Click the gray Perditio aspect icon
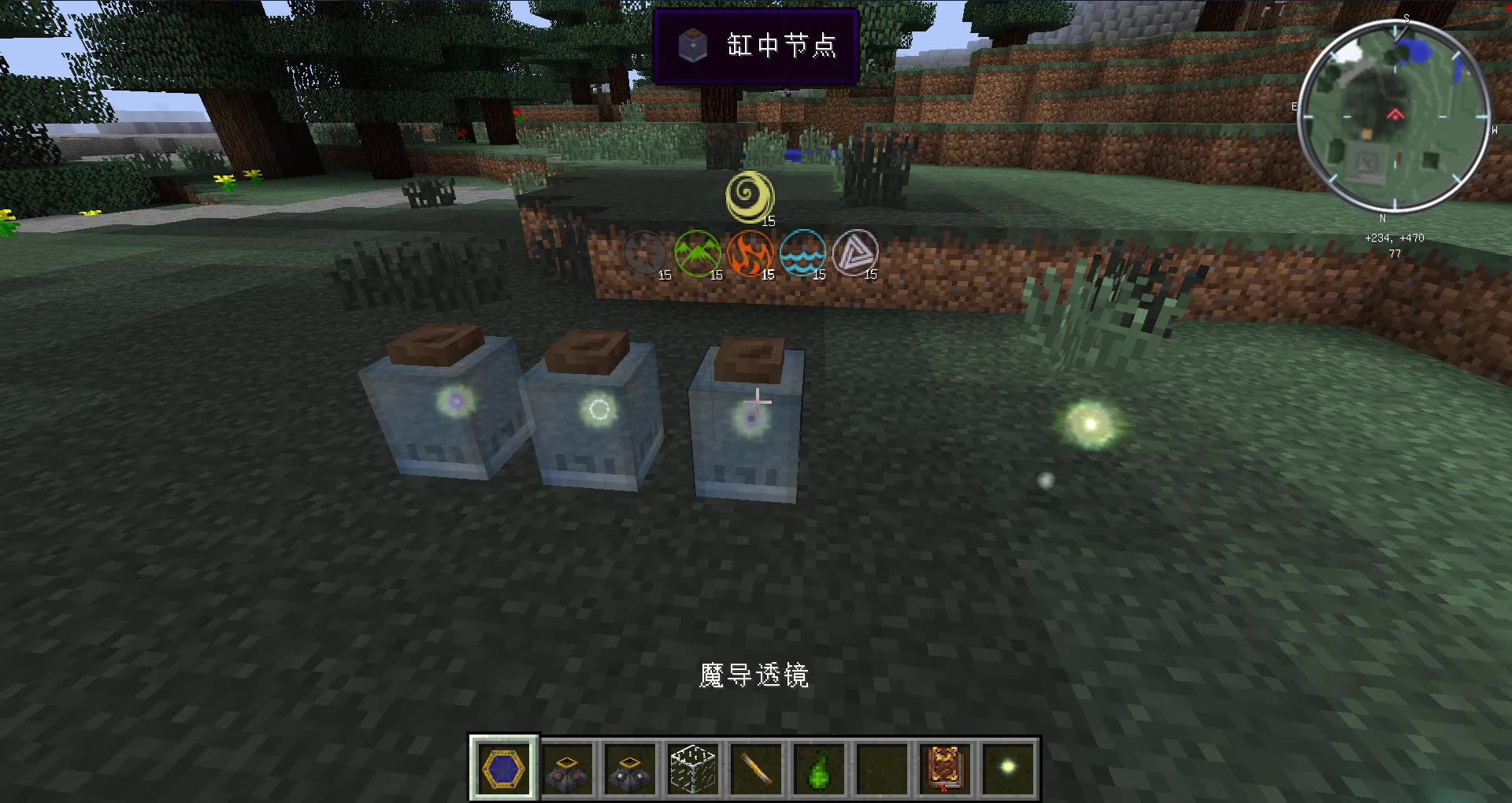This screenshot has width=1512, height=803. 646,253
